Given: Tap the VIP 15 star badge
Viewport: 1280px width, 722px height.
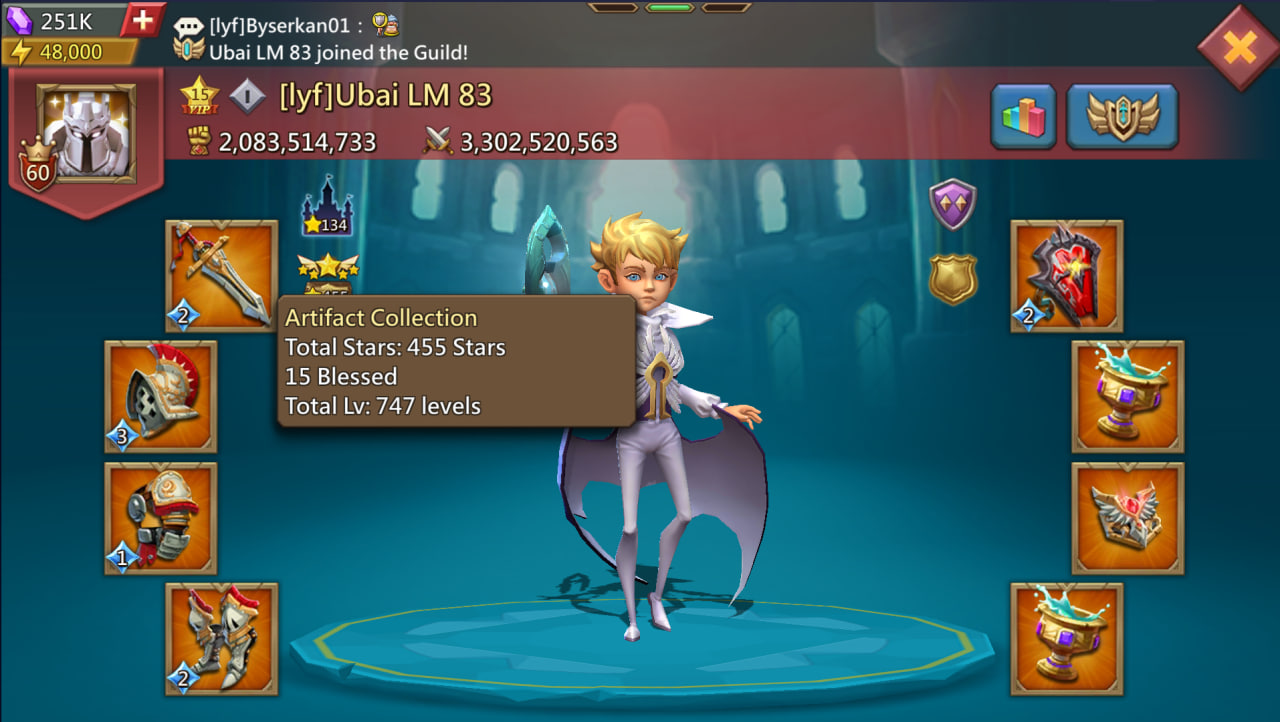Looking at the screenshot, I should [199, 96].
